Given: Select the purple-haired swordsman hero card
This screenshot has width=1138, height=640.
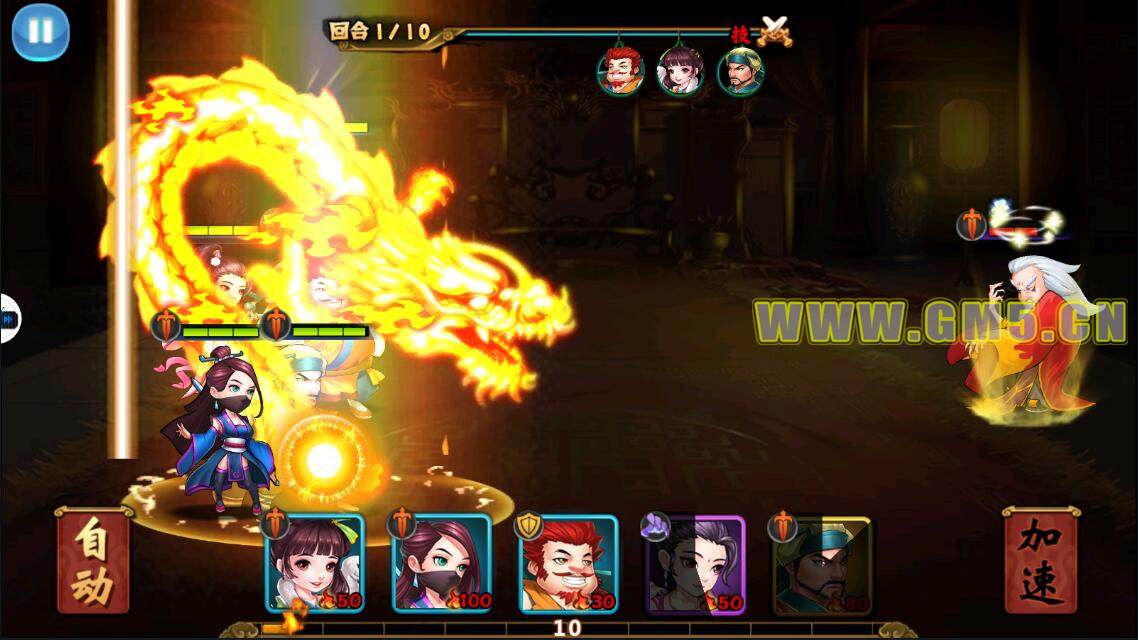Looking at the screenshot, I should (x=695, y=564).
